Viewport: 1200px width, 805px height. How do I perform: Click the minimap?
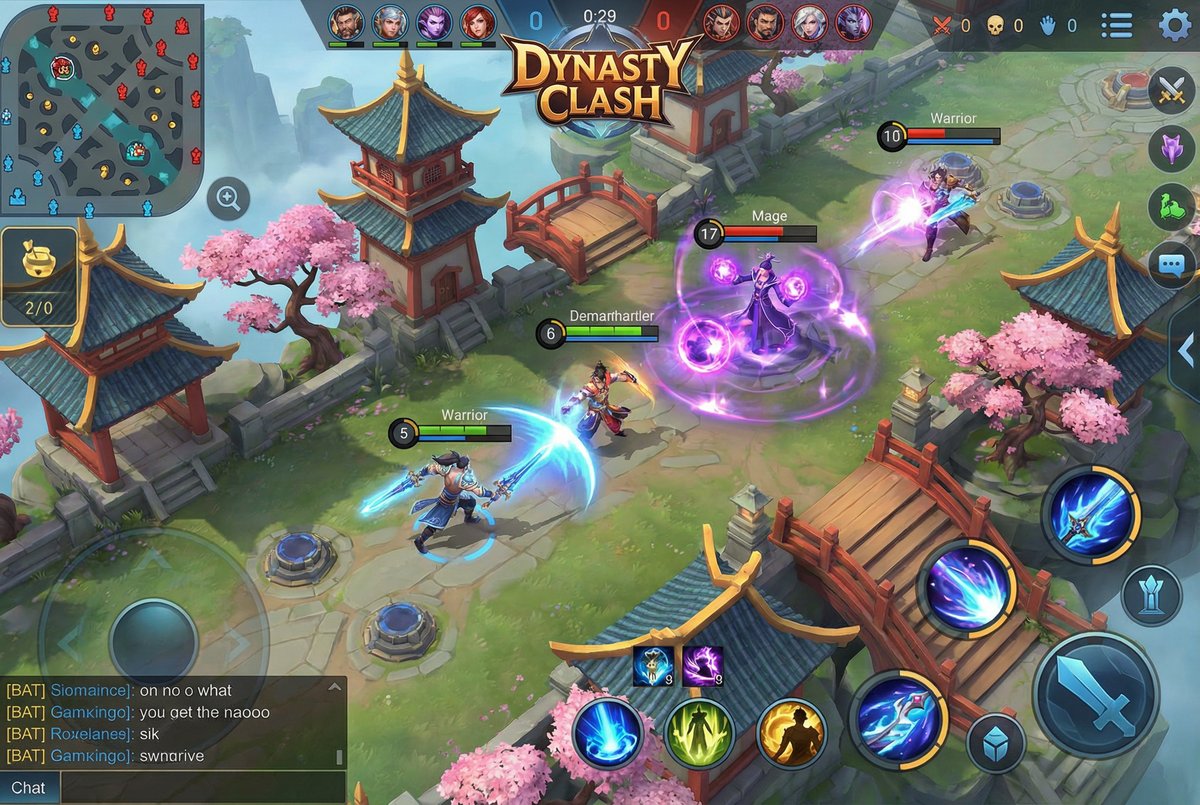tap(101, 110)
